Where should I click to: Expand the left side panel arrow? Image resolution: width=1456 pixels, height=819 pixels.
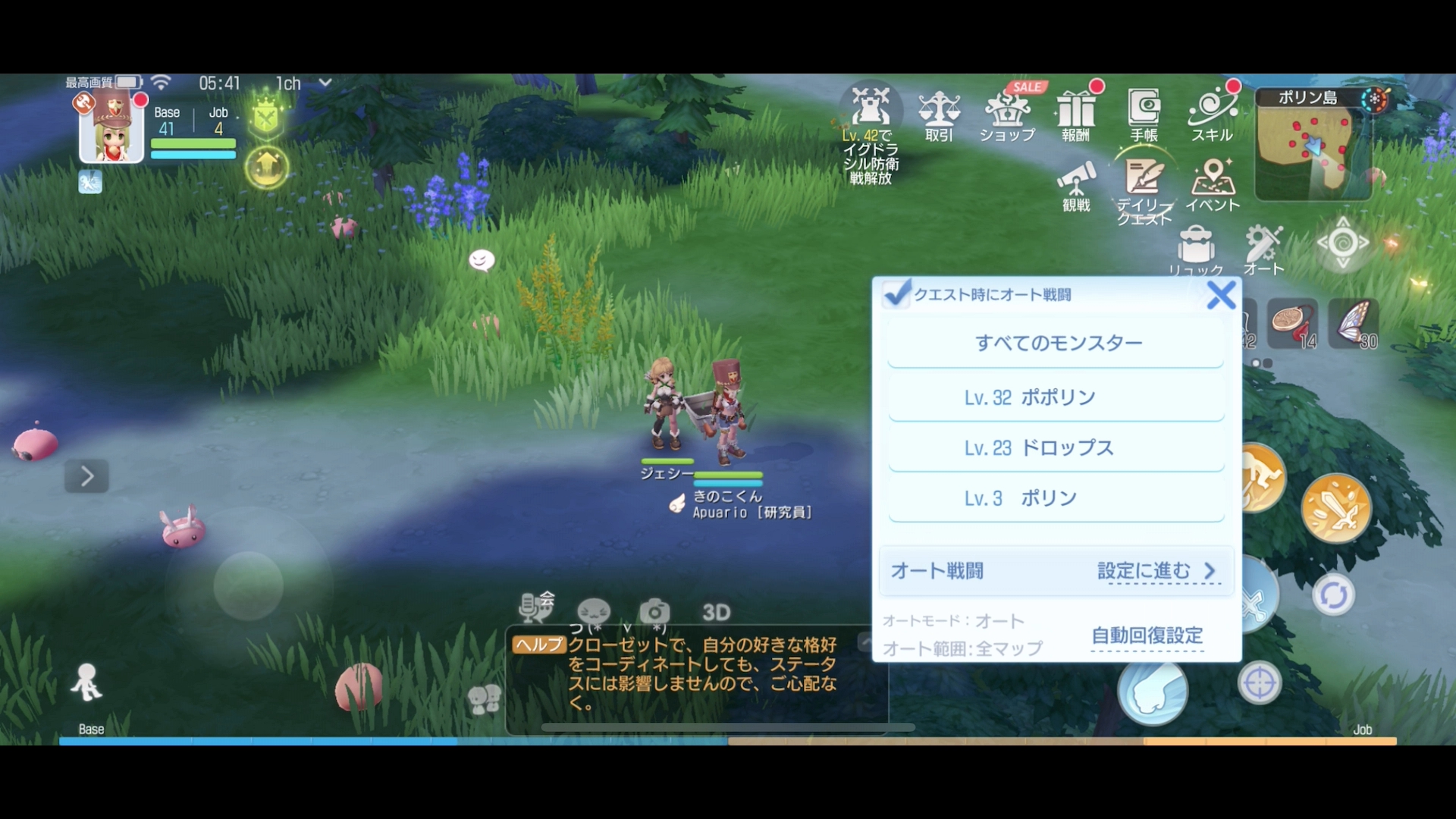pyautogui.click(x=86, y=475)
